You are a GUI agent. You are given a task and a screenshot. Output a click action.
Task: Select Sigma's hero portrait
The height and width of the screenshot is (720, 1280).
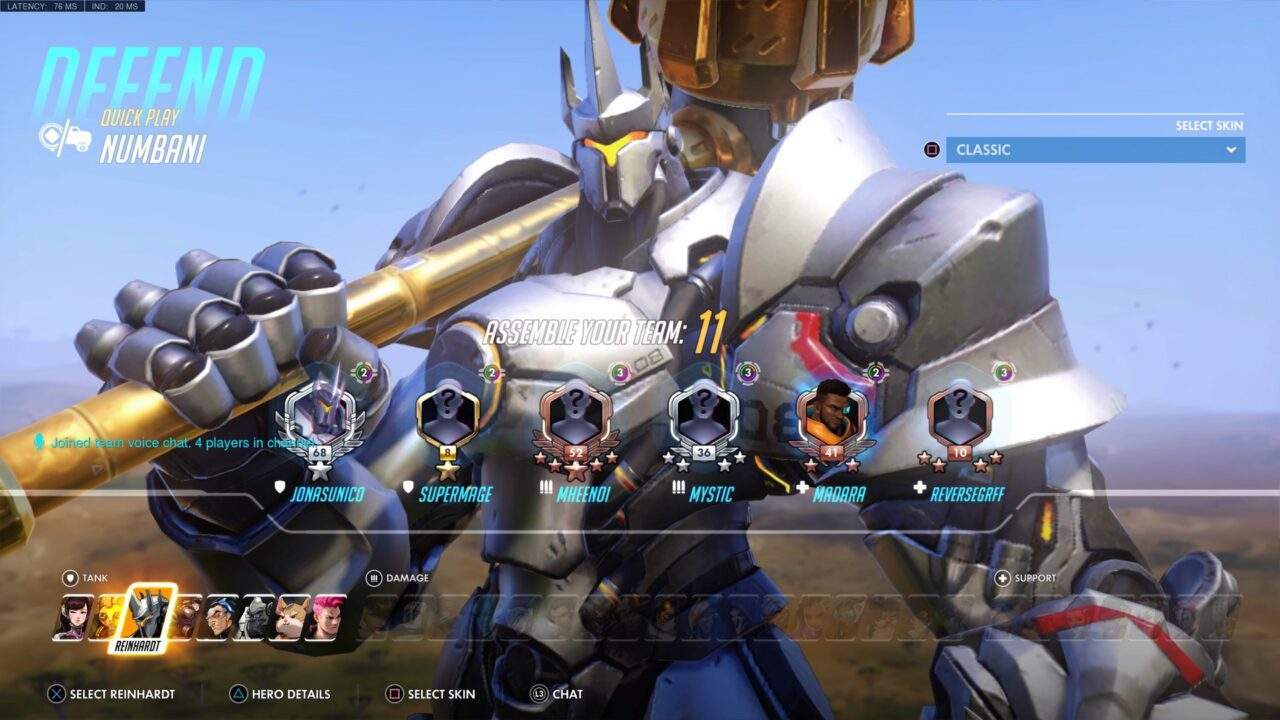[x=222, y=612]
